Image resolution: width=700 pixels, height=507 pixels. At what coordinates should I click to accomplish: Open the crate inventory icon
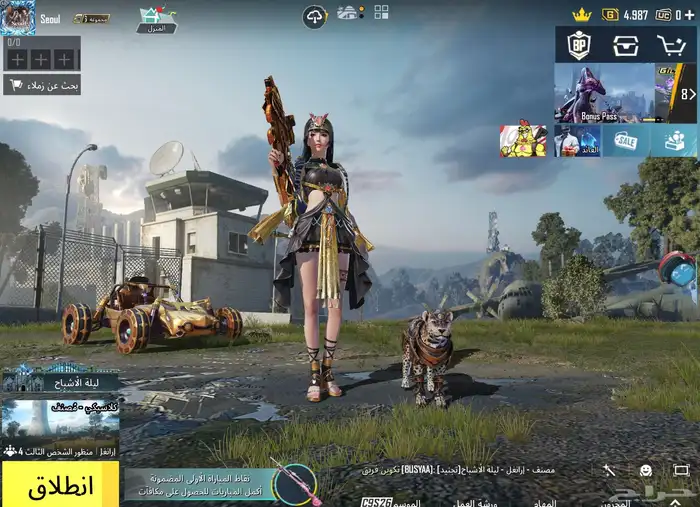[x=625, y=45]
